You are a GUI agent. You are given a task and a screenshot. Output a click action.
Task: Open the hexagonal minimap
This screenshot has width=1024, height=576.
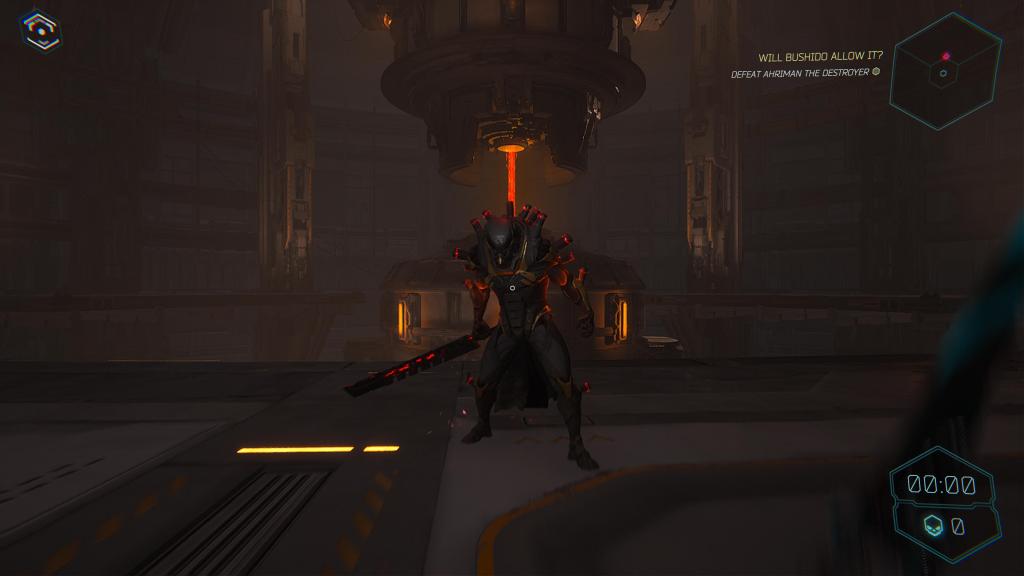[945, 71]
